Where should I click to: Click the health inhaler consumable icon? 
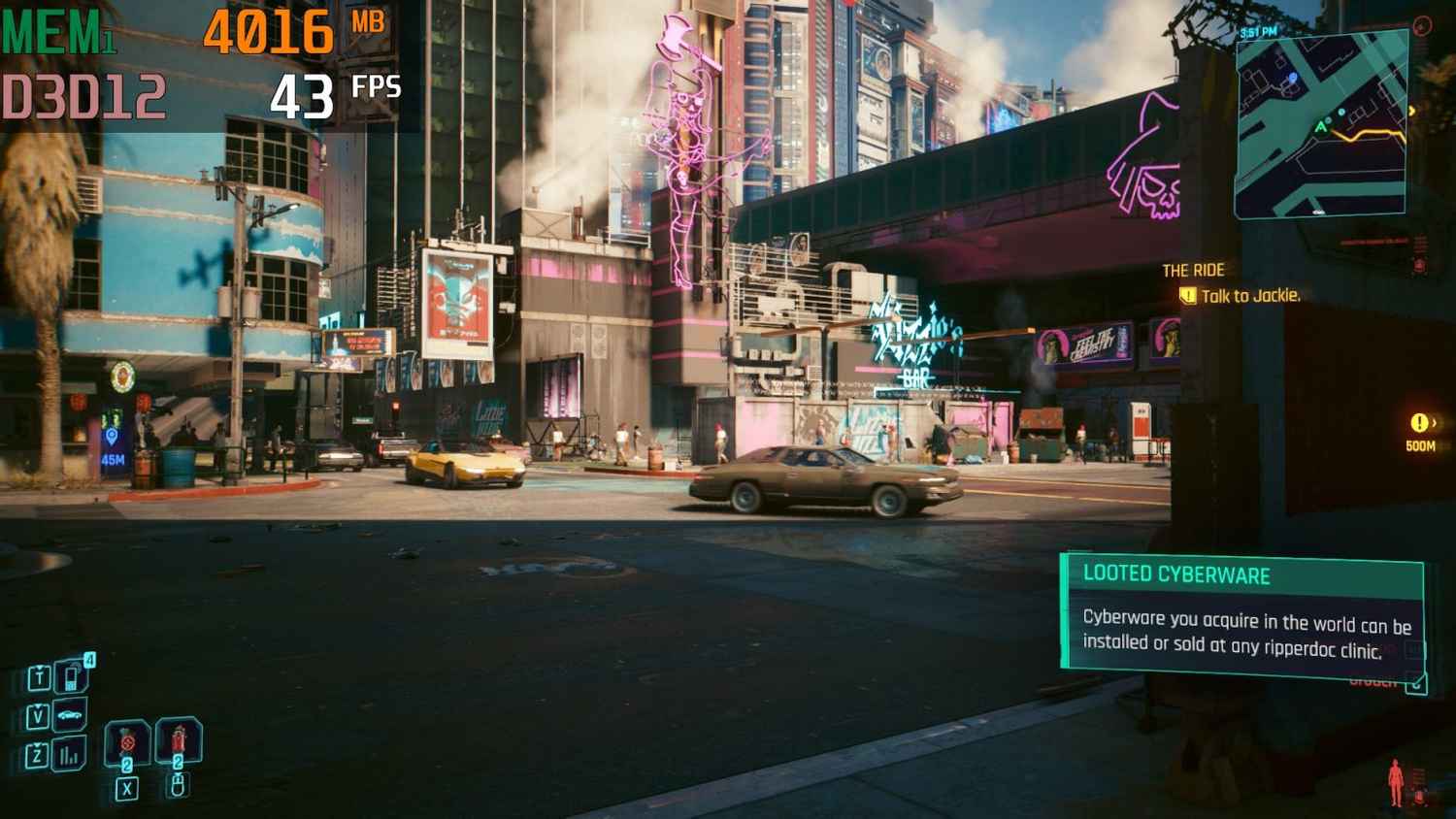178,737
